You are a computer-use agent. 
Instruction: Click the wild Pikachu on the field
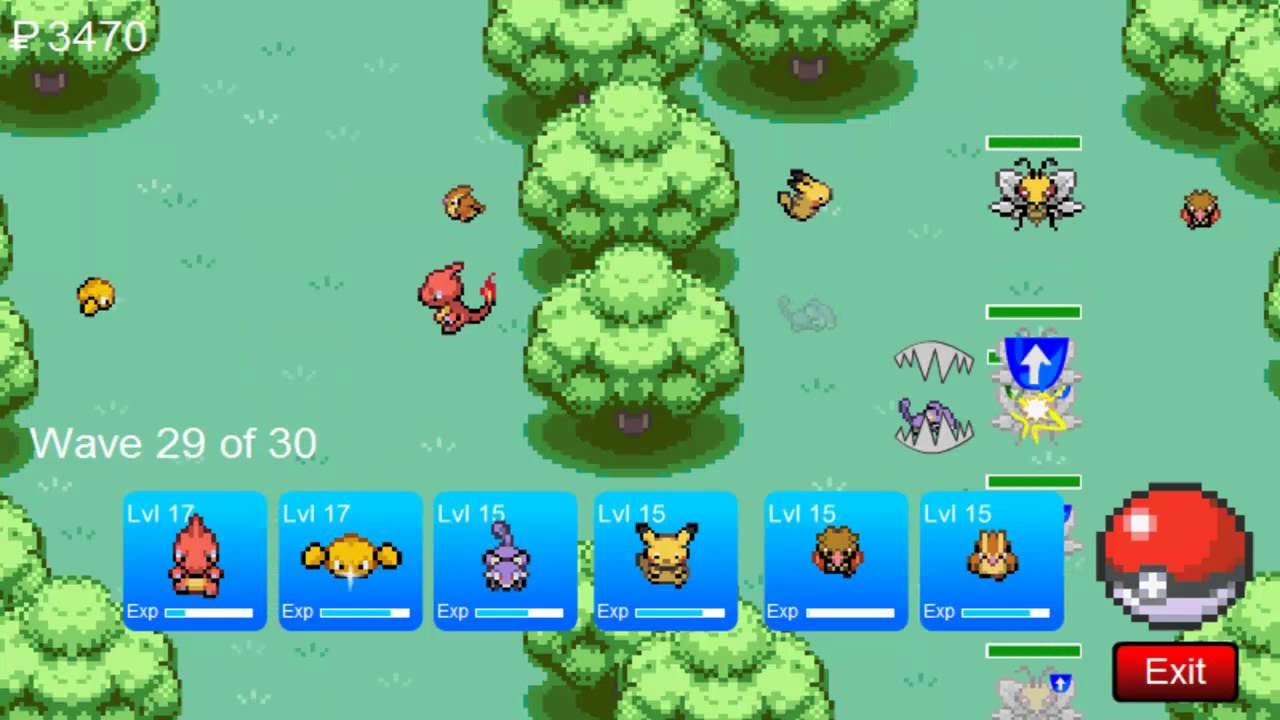(x=805, y=196)
